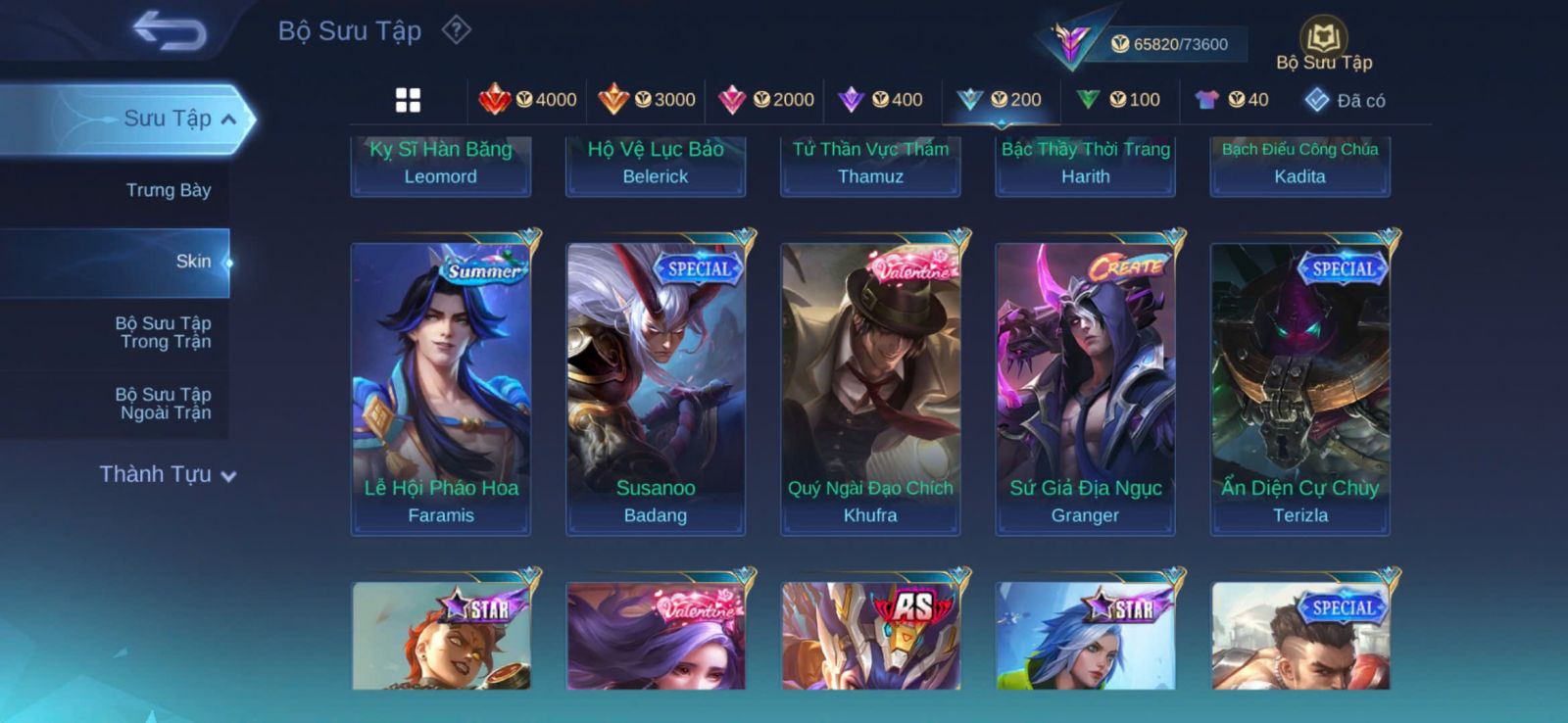Select Faramis Lễ Hội Pháo Hoa skin
Screen dimensions: 1568x723
441,388
